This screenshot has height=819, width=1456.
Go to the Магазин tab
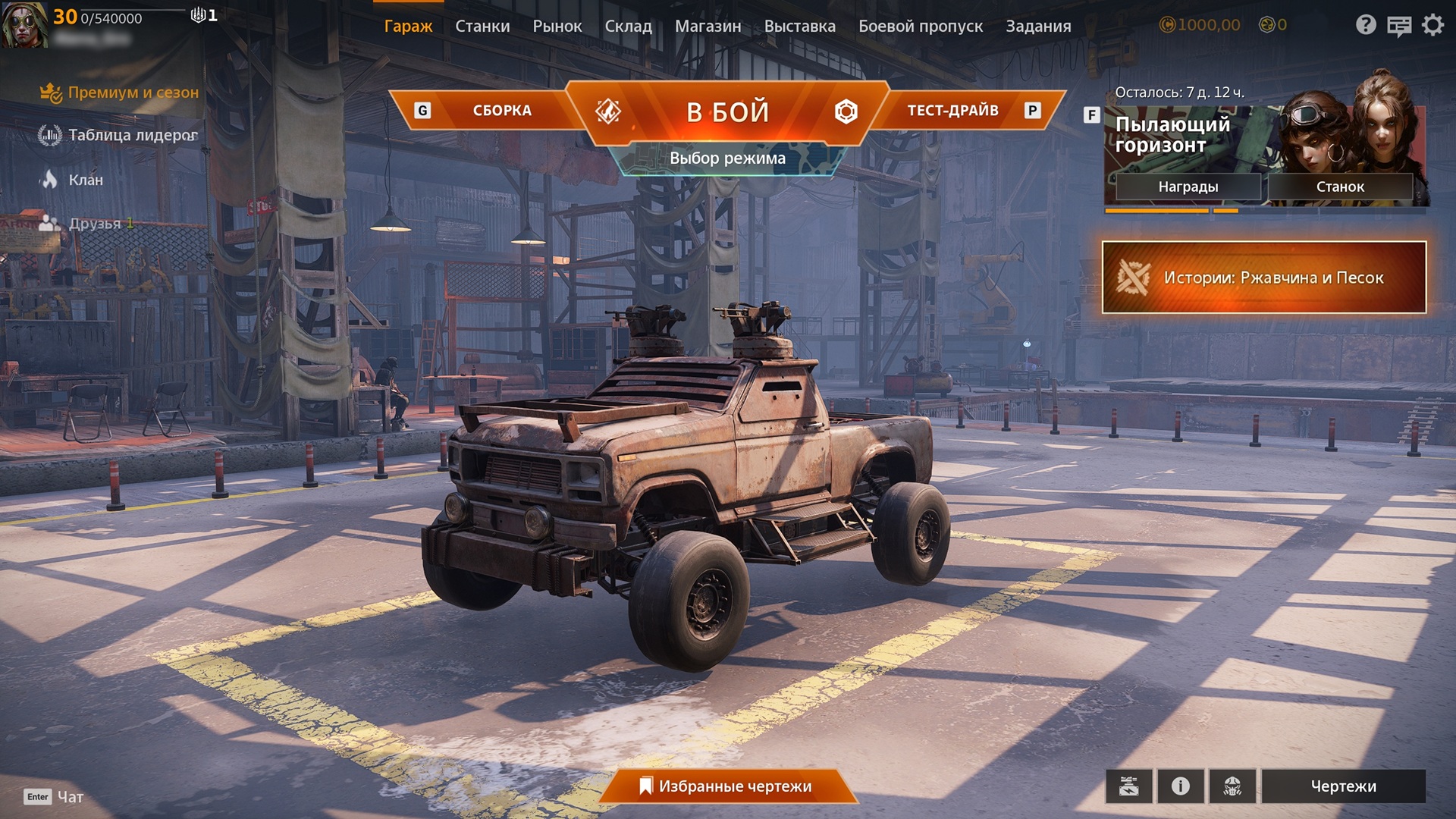[708, 26]
